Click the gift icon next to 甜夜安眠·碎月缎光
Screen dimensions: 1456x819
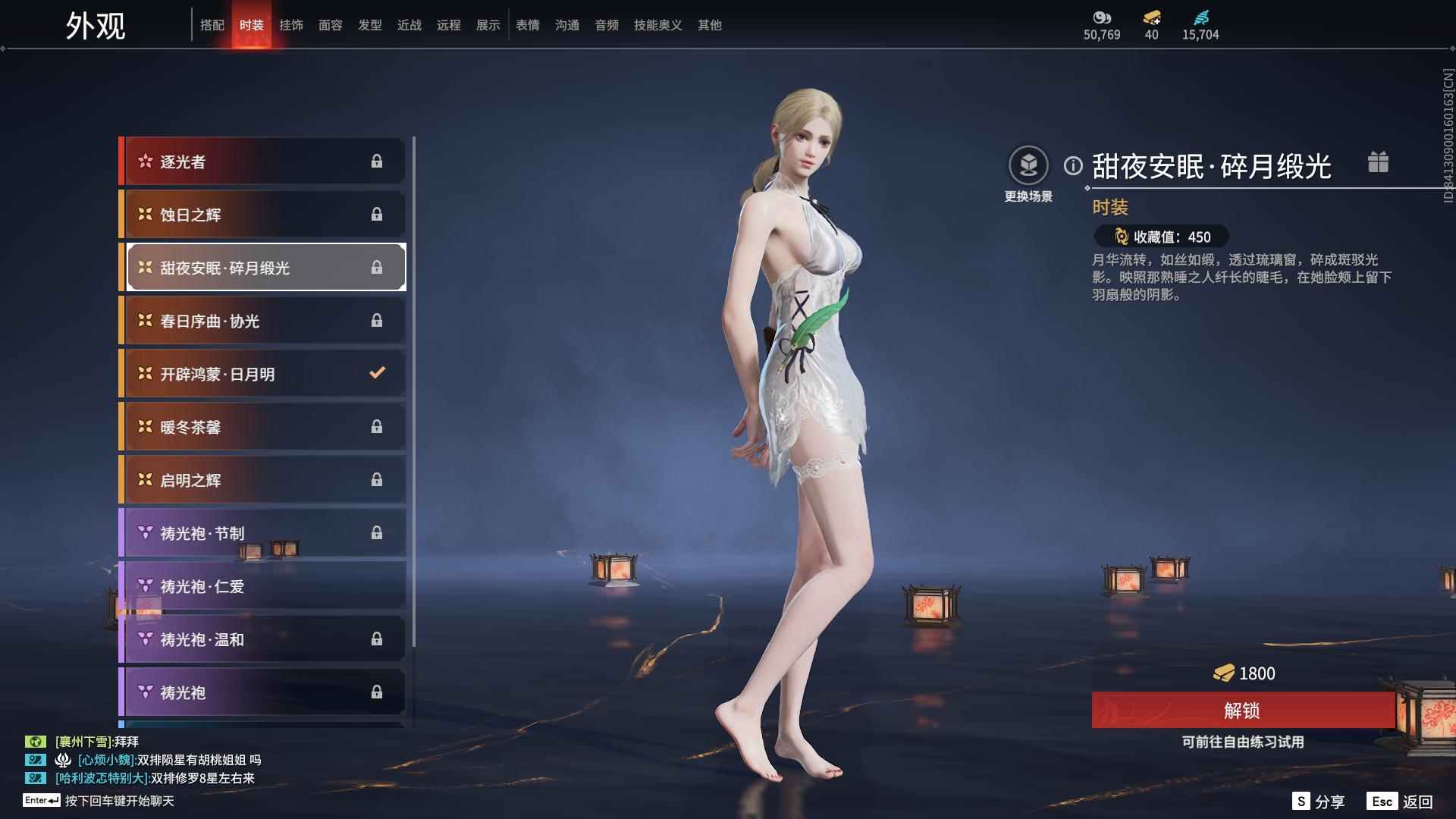point(1379,162)
